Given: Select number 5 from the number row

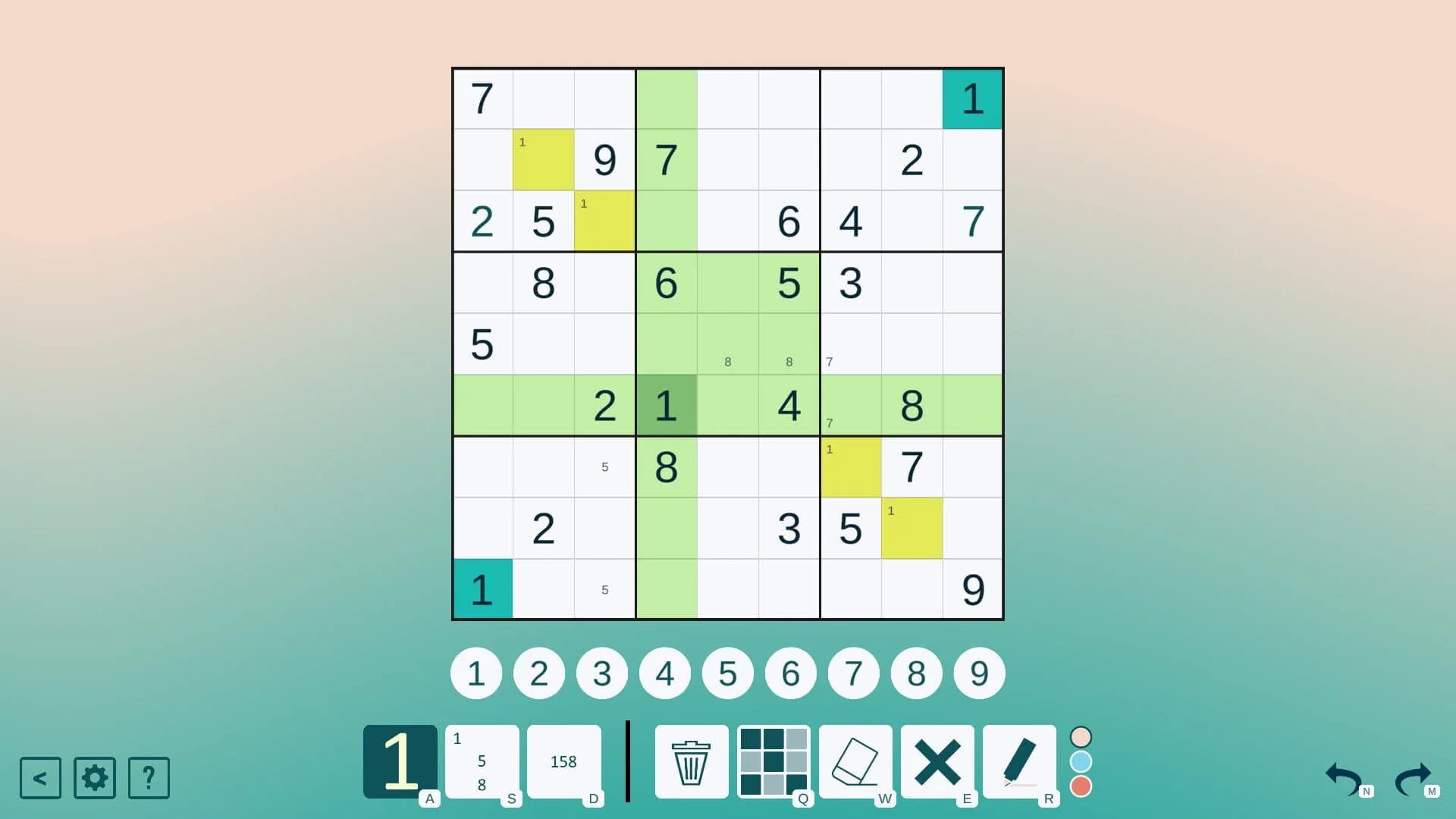Looking at the screenshot, I should tap(727, 673).
